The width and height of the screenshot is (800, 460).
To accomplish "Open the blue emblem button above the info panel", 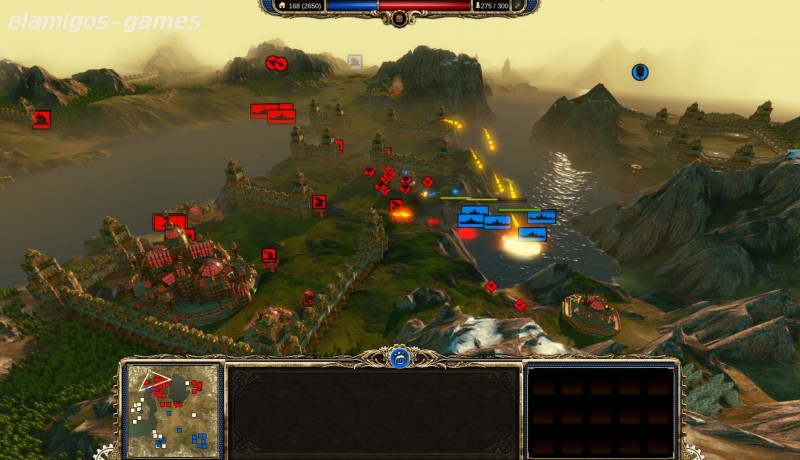I will tap(400, 358).
